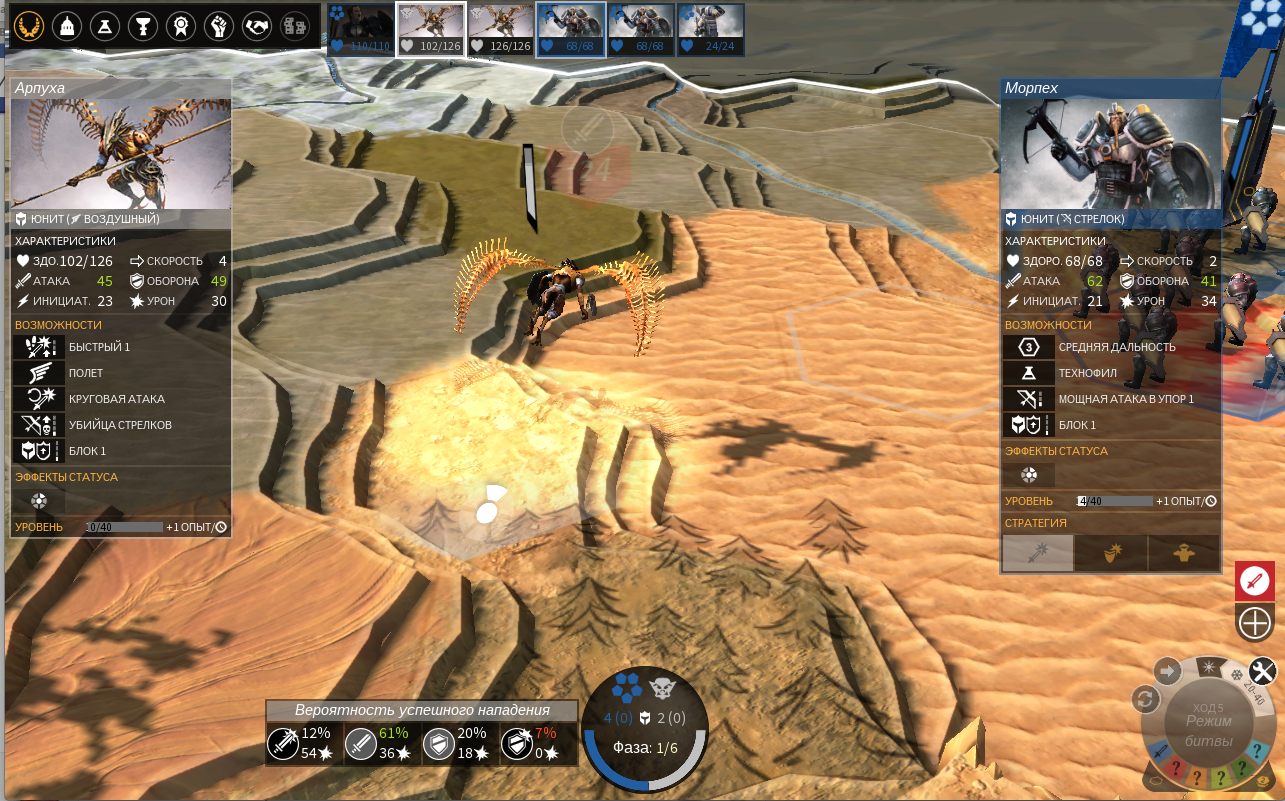Viewport: 1285px width, 801px height.
Task: Select the harpy portrait with 102/126 health
Action: [x=431, y=29]
